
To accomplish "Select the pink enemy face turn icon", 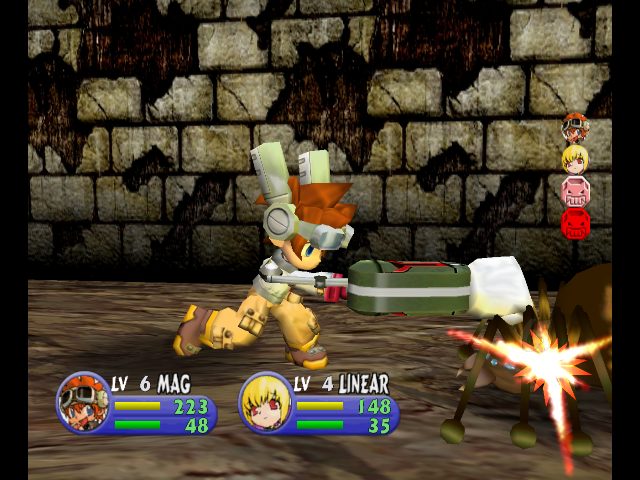I will click(x=575, y=190).
